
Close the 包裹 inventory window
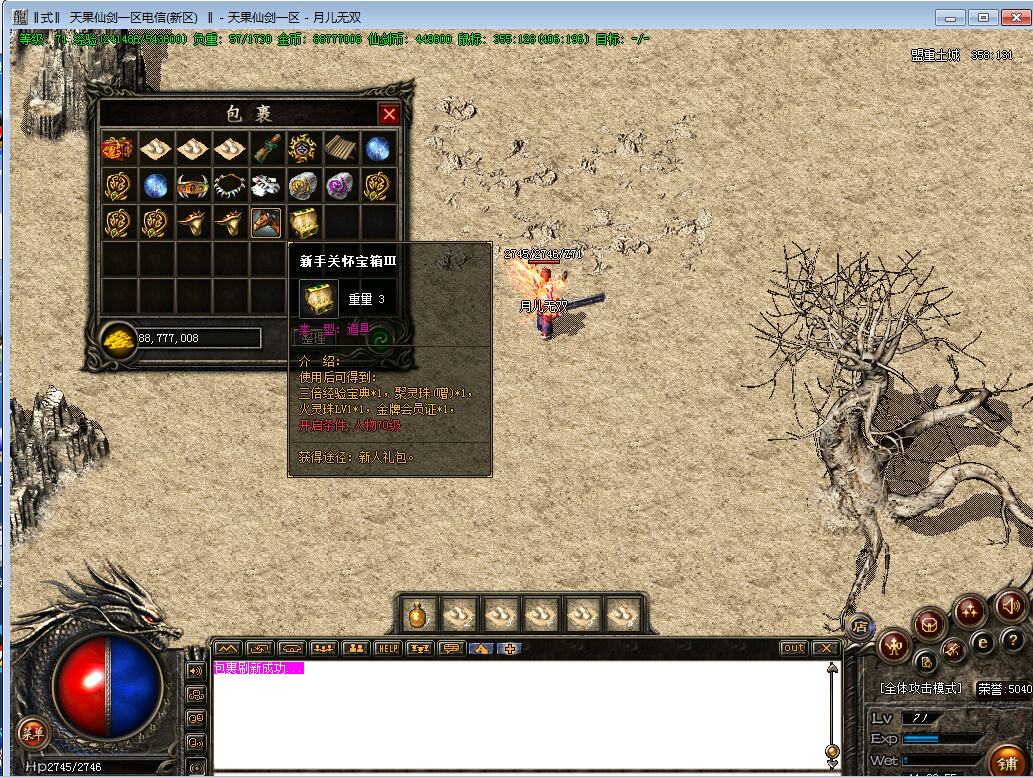point(389,114)
